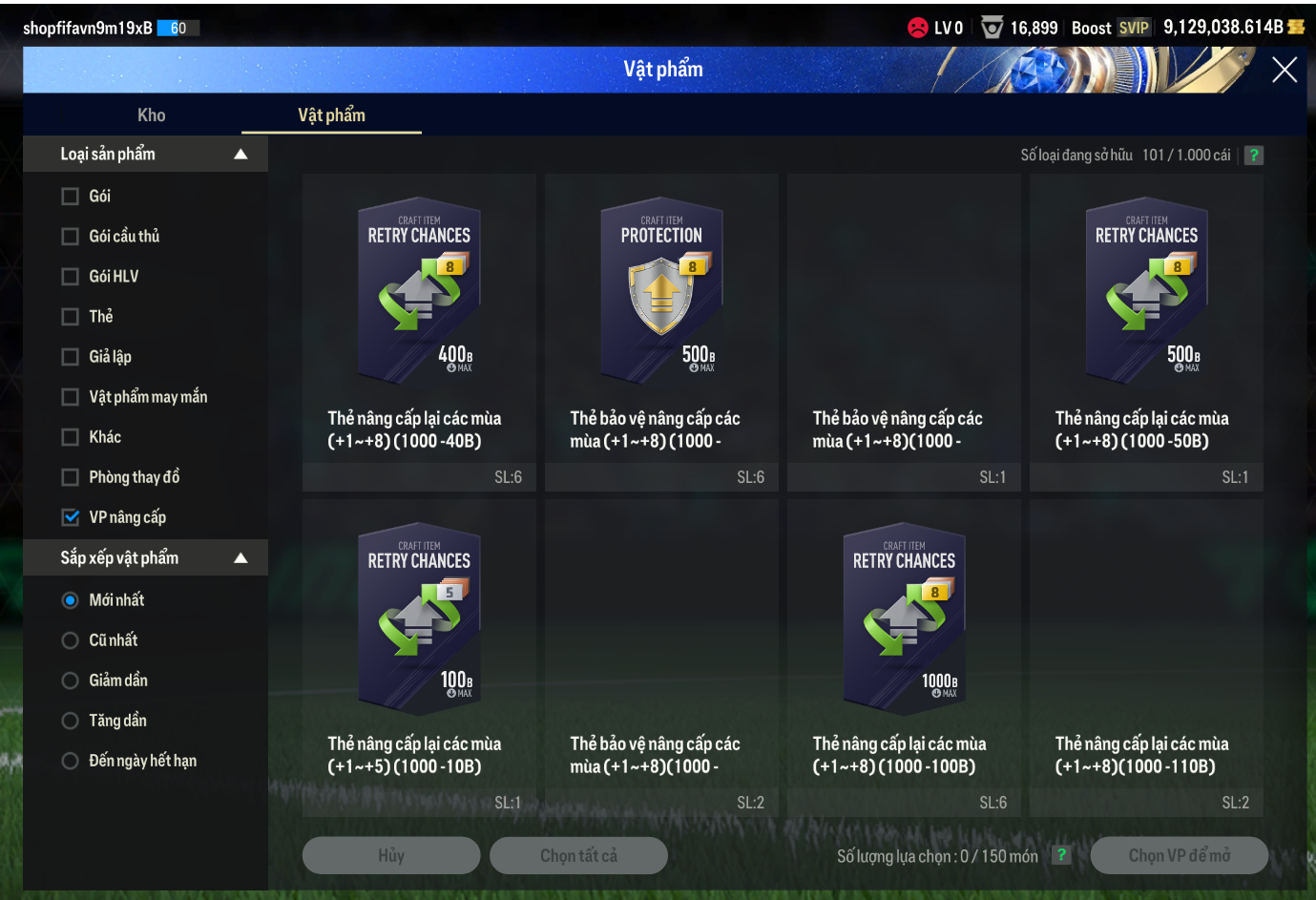This screenshot has width=1316, height=900.
Task: Collapse the Loại sản phẩm section
Action: (x=240, y=155)
